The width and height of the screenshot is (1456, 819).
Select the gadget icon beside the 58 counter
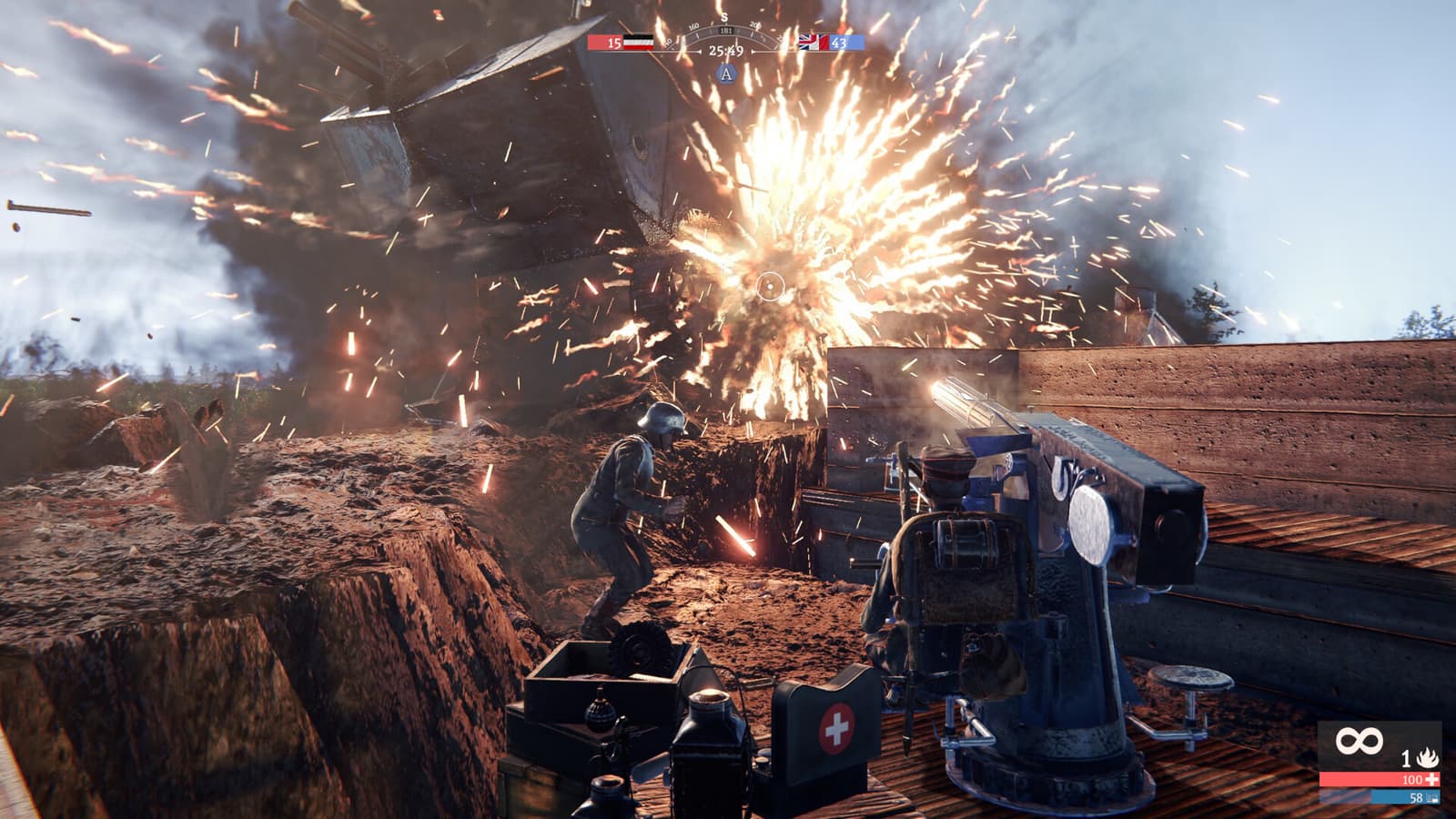1432,798
